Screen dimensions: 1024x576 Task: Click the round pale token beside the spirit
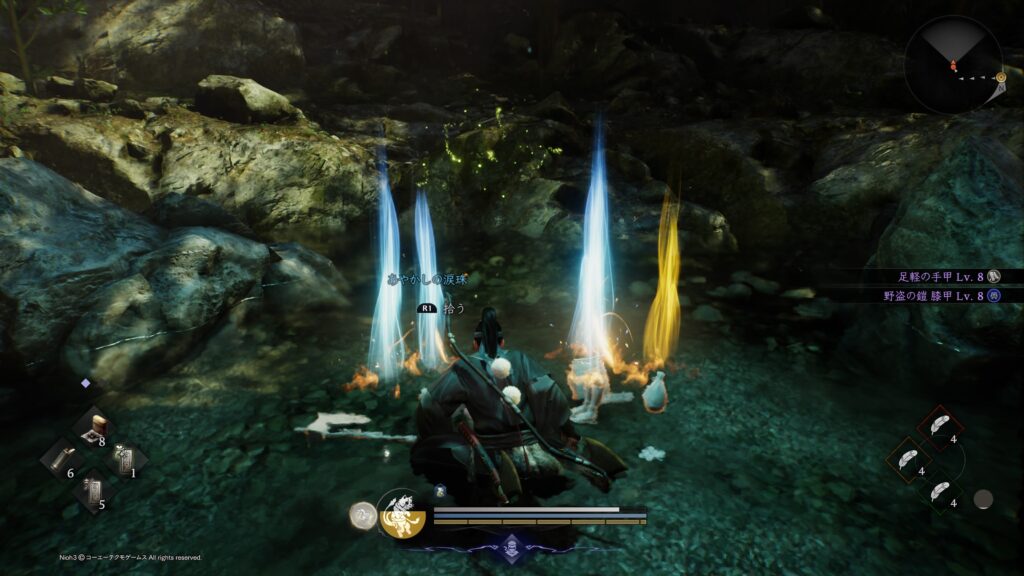[x=362, y=515]
